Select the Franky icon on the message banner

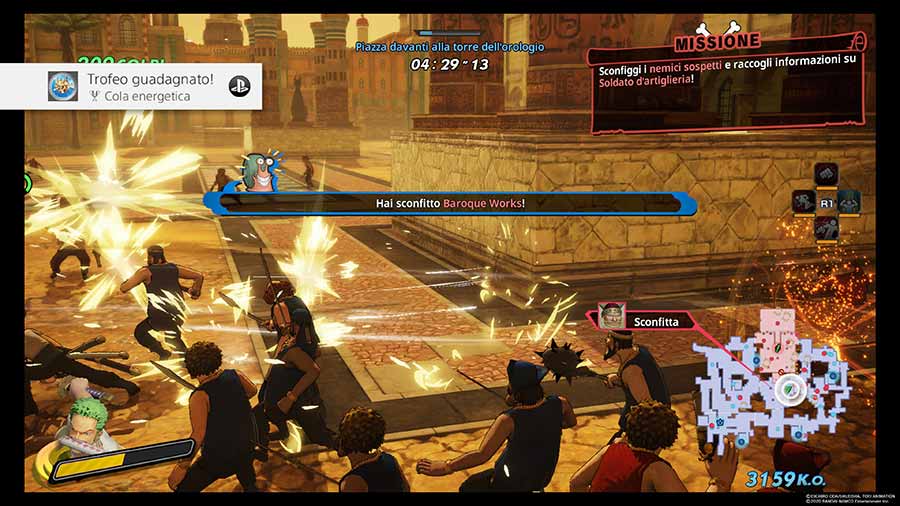coord(259,171)
